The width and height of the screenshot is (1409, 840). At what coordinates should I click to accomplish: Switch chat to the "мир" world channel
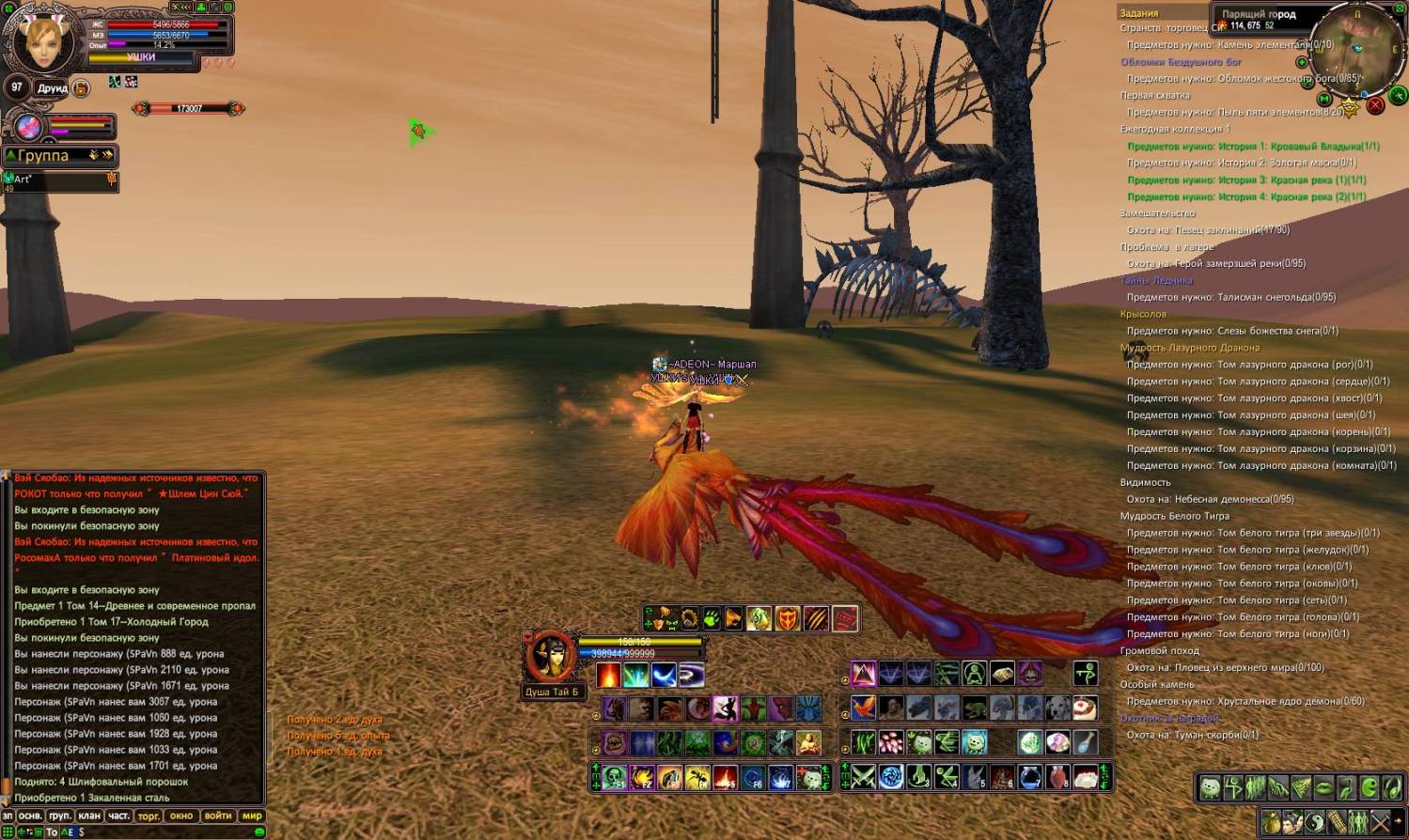point(252,816)
